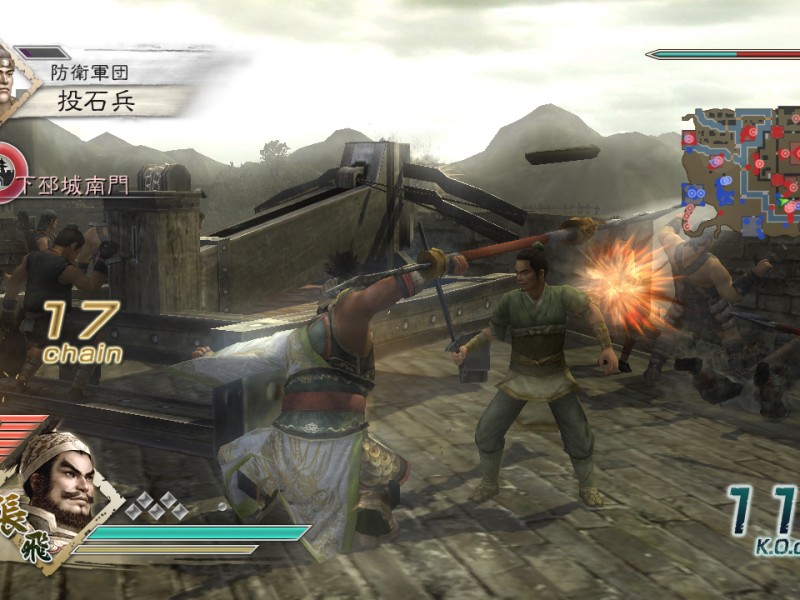Select the 投石兵 enemy name banner
The width and height of the screenshot is (800, 600).
click(112, 101)
